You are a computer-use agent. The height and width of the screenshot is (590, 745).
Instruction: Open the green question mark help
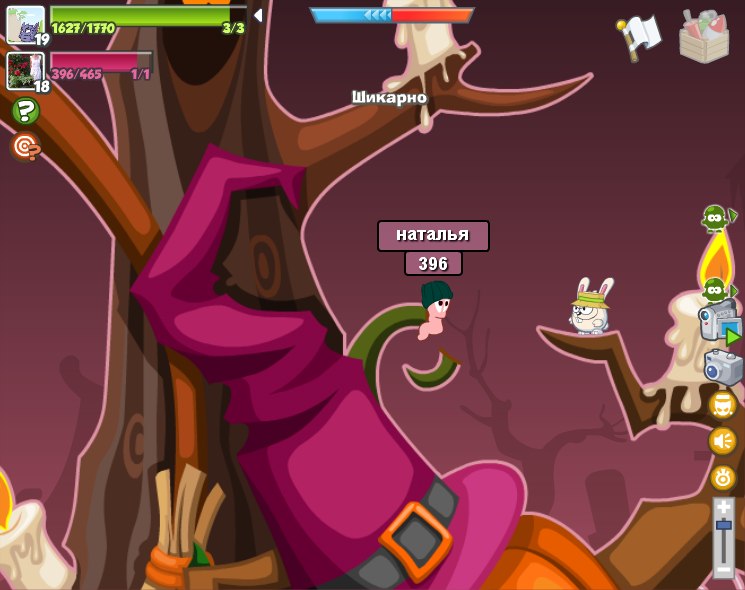click(26, 111)
